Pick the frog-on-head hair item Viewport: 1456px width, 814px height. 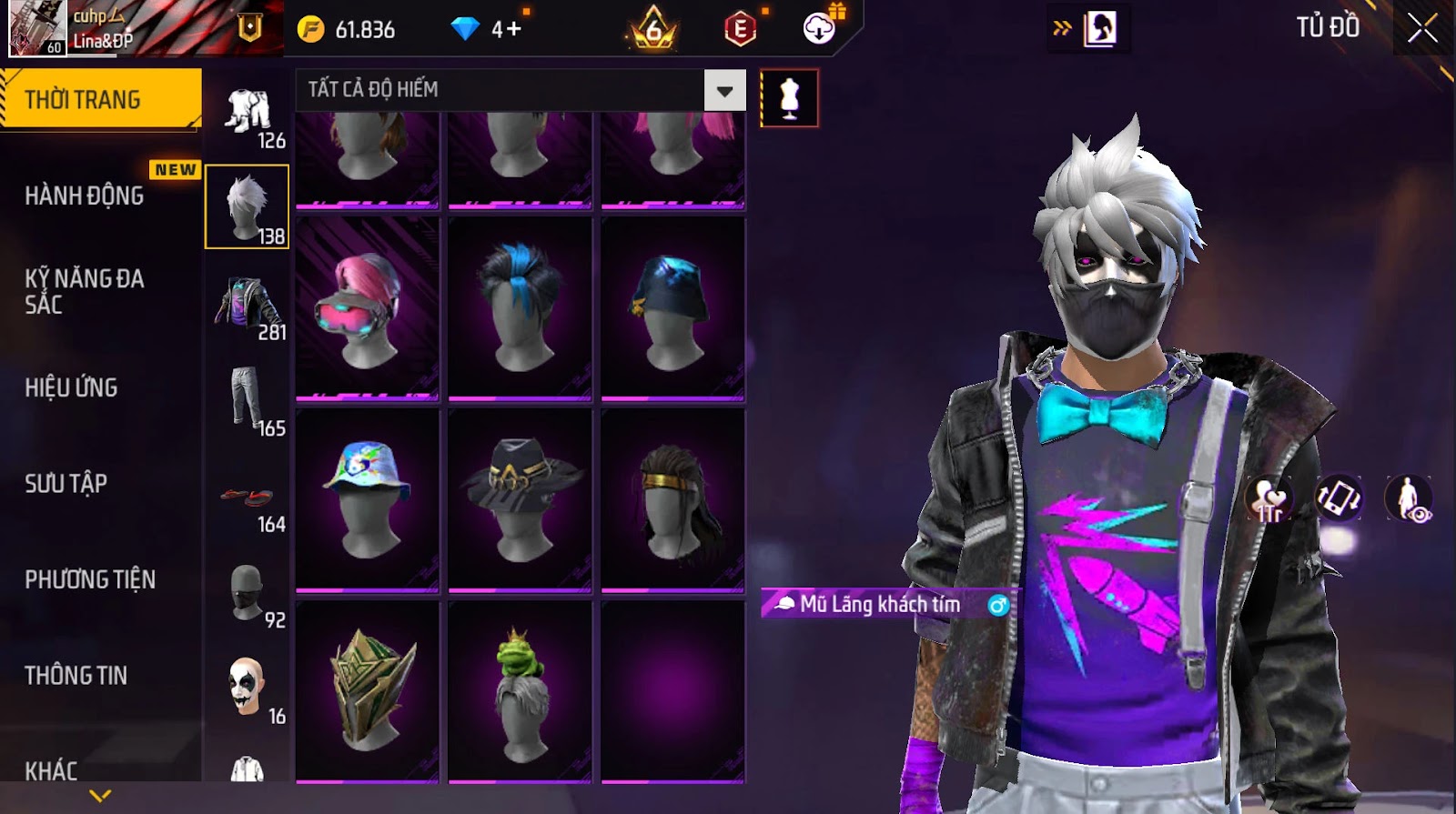(520, 692)
